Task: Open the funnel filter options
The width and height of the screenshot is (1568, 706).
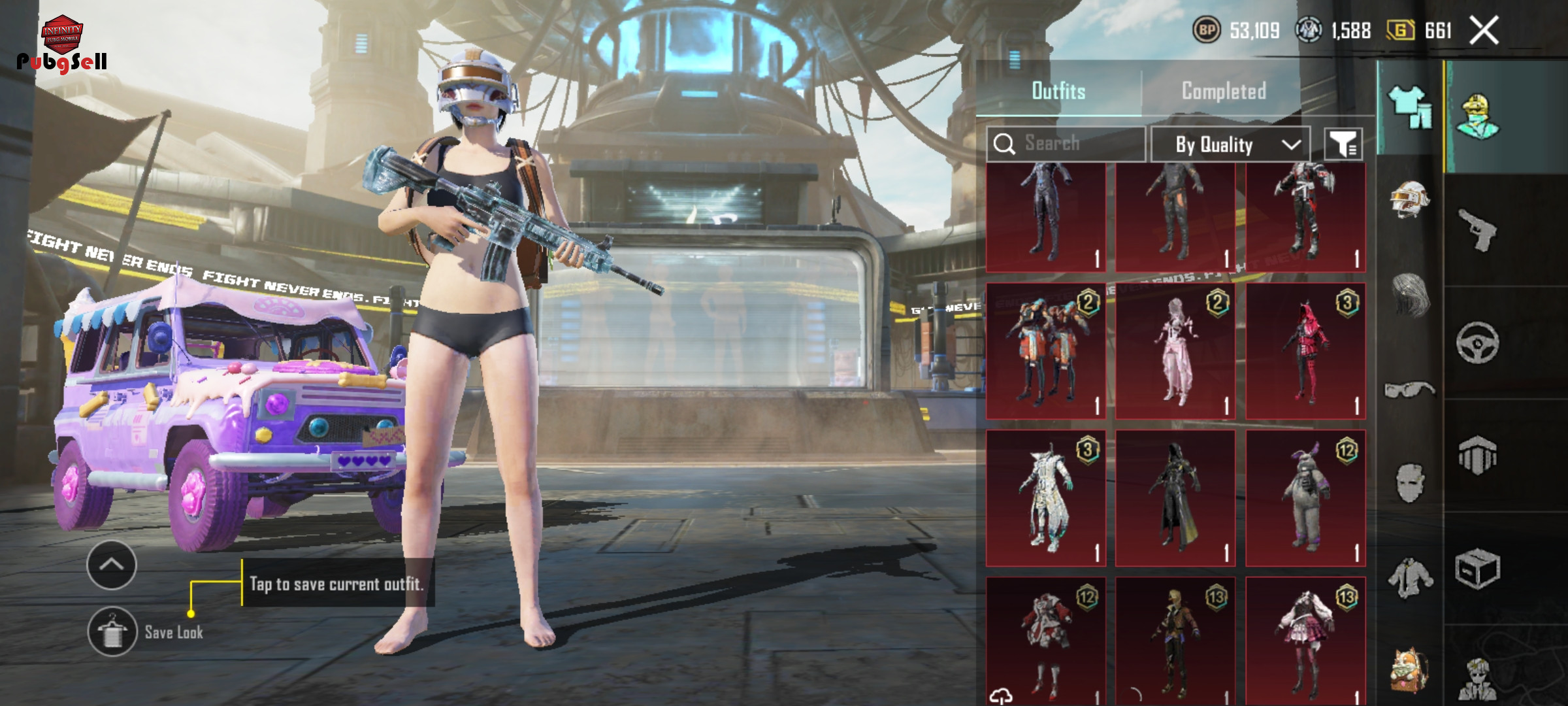Action: pyautogui.click(x=1343, y=144)
